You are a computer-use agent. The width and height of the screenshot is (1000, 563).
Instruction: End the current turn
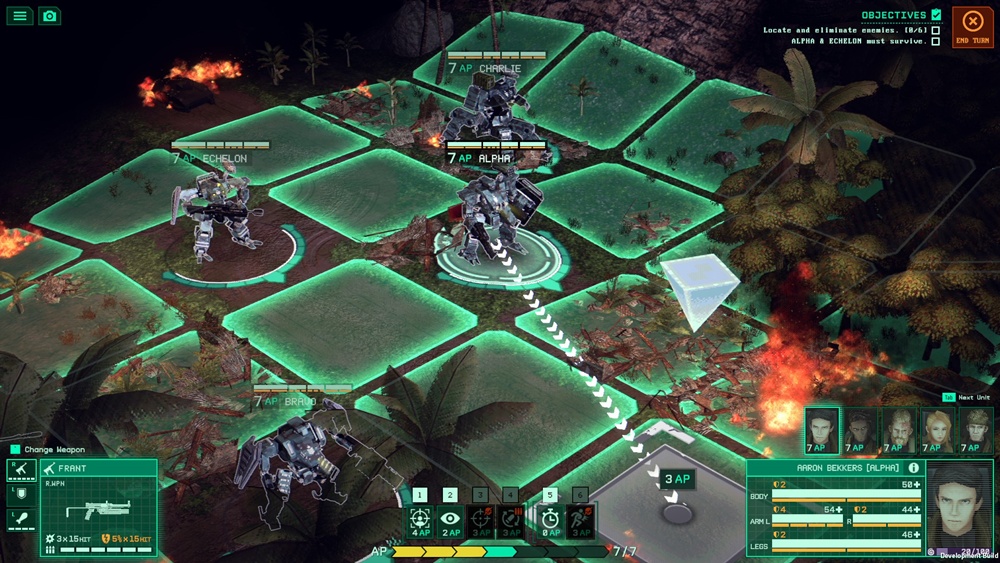(972, 27)
